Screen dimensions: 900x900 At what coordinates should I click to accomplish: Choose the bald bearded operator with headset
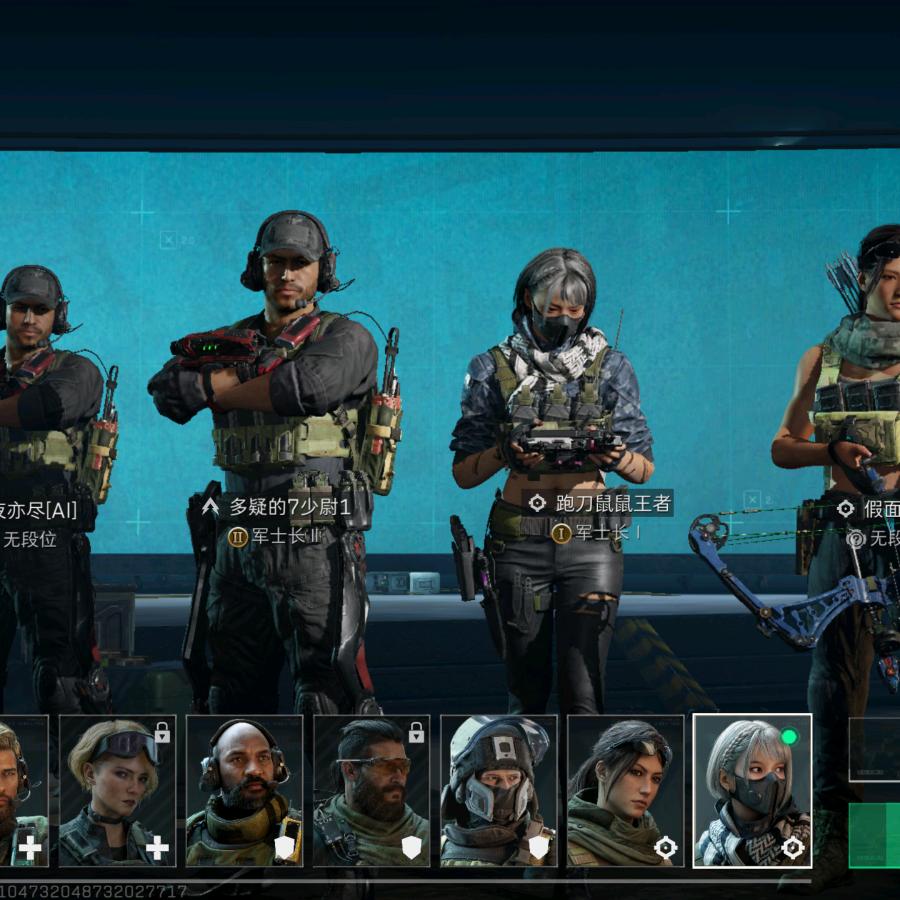(244, 790)
